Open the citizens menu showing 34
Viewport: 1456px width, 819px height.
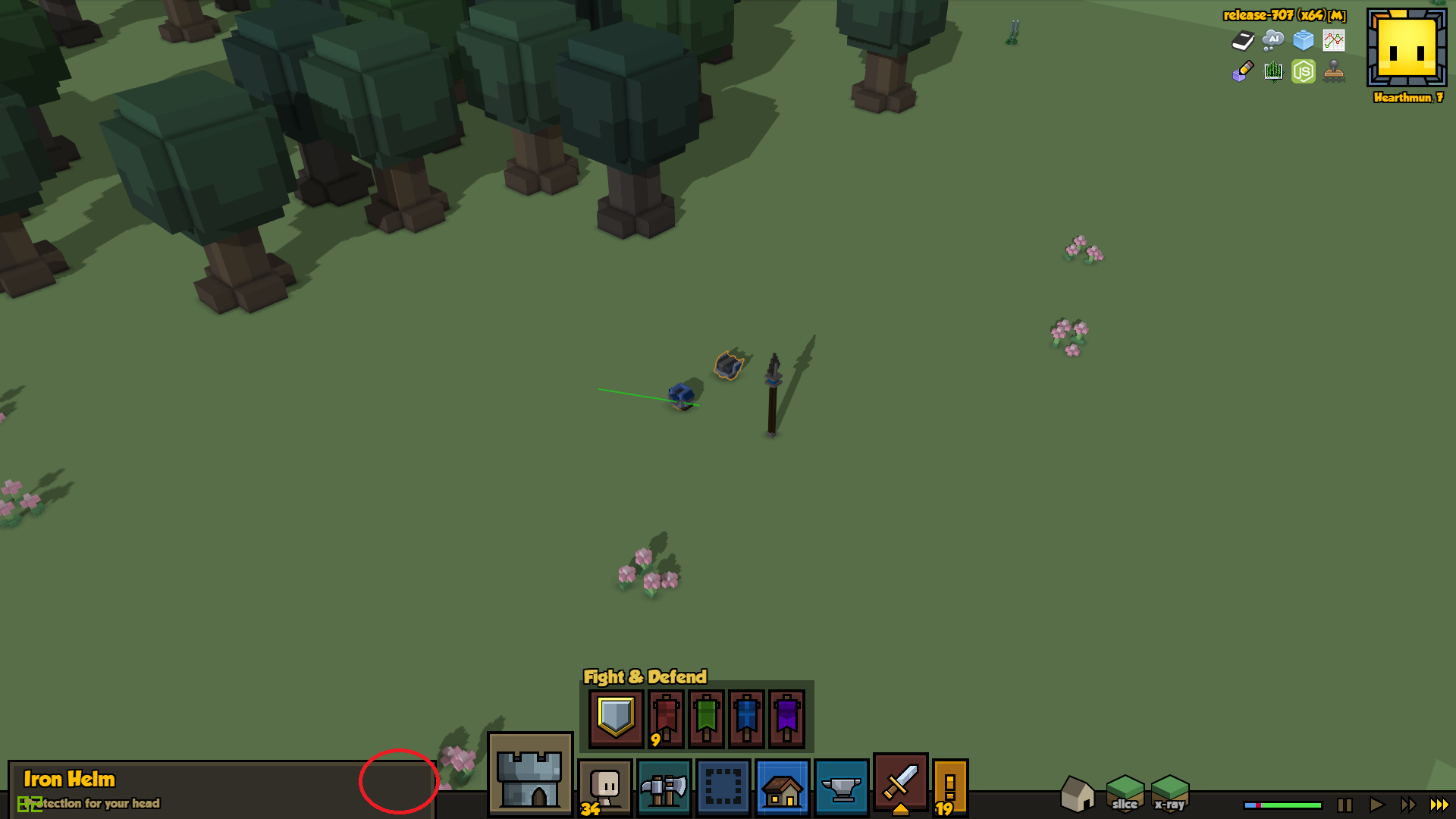coord(604,787)
